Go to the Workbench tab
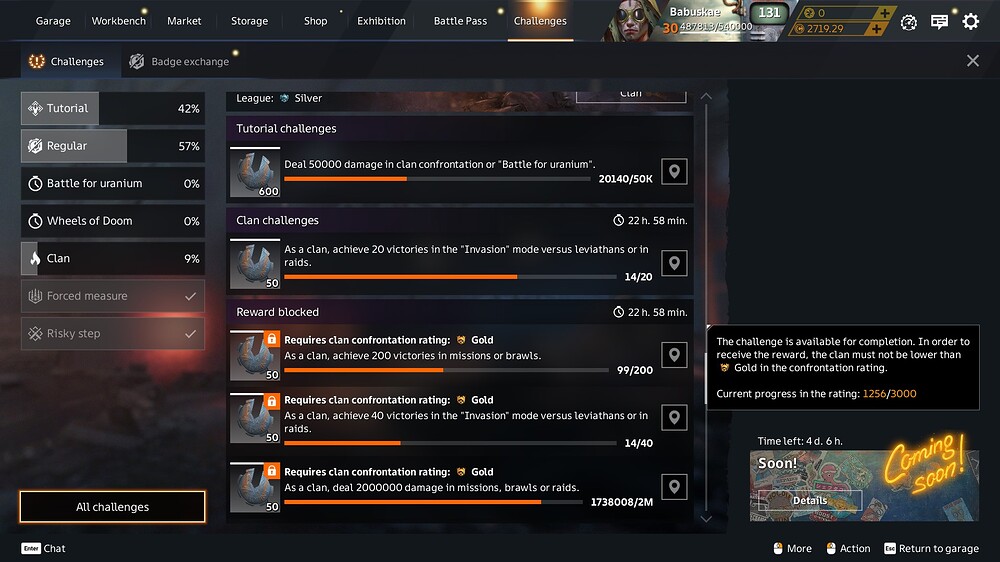Image resolution: width=1000 pixels, height=562 pixels. pos(118,21)
